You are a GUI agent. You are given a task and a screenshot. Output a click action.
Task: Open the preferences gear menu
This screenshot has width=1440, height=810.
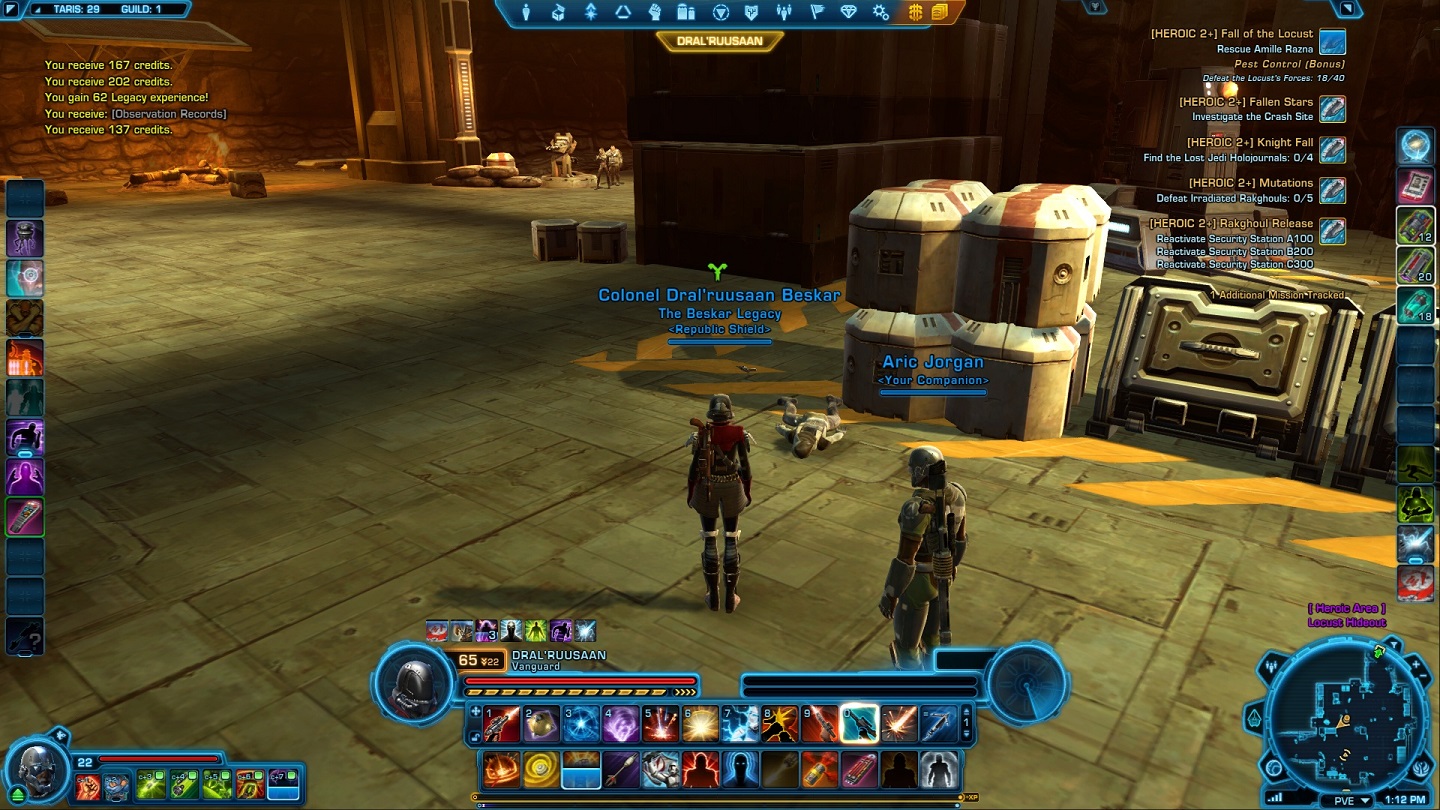click(x=880, y=12)
